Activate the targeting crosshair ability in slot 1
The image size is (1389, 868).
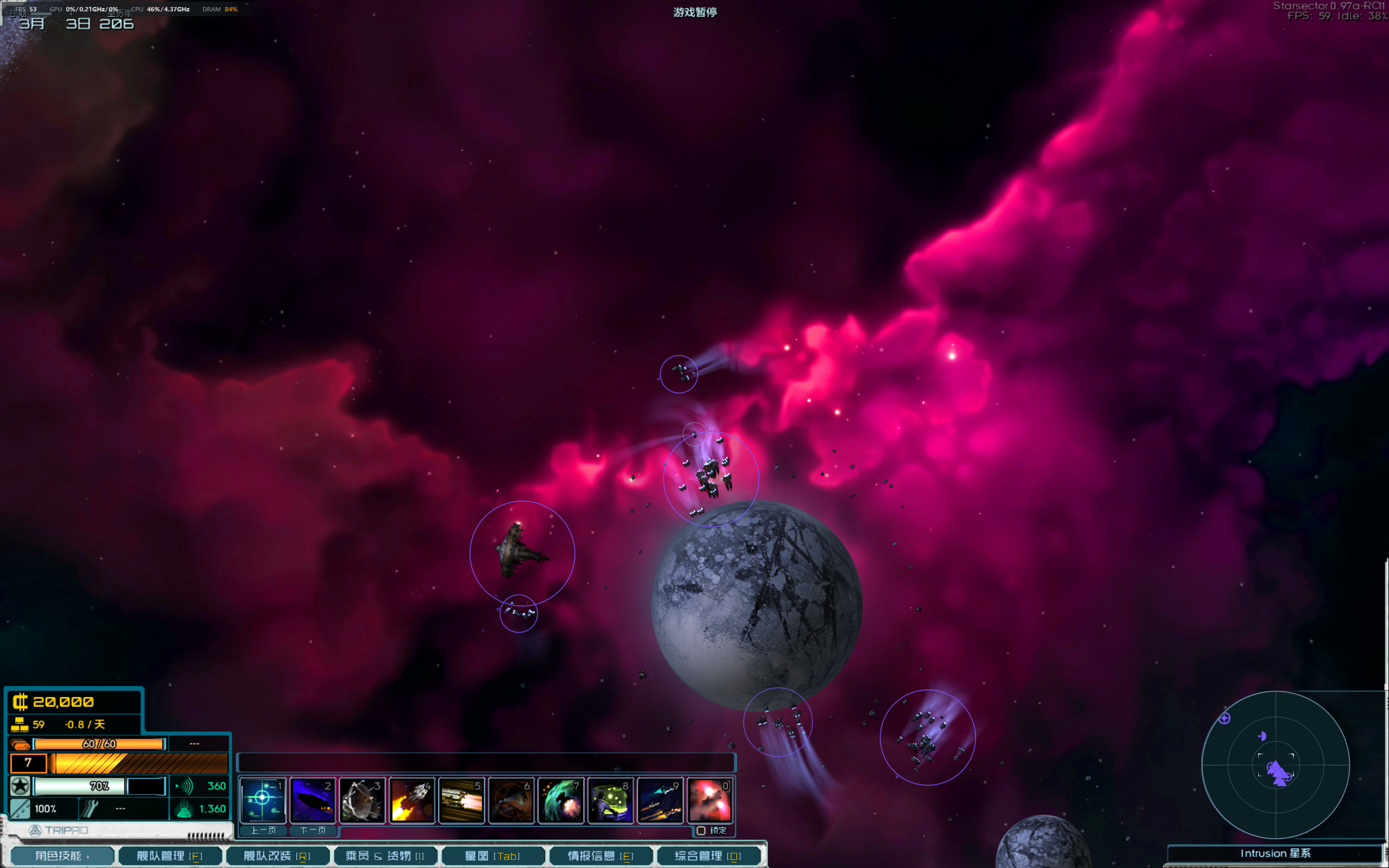(262, 800)
